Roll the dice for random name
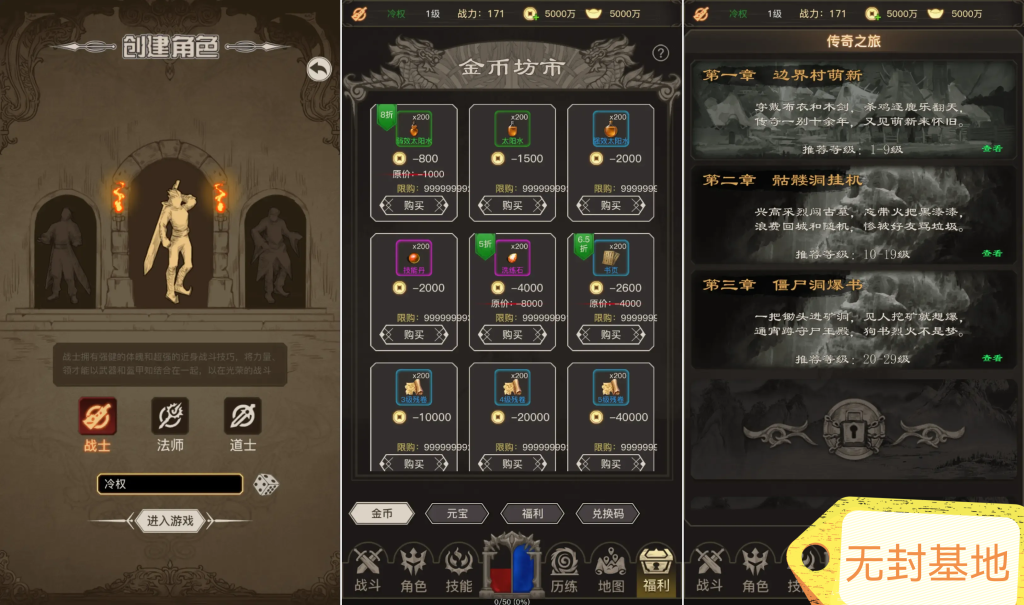This screenshot has width=1024, height=605. [265, 484]
